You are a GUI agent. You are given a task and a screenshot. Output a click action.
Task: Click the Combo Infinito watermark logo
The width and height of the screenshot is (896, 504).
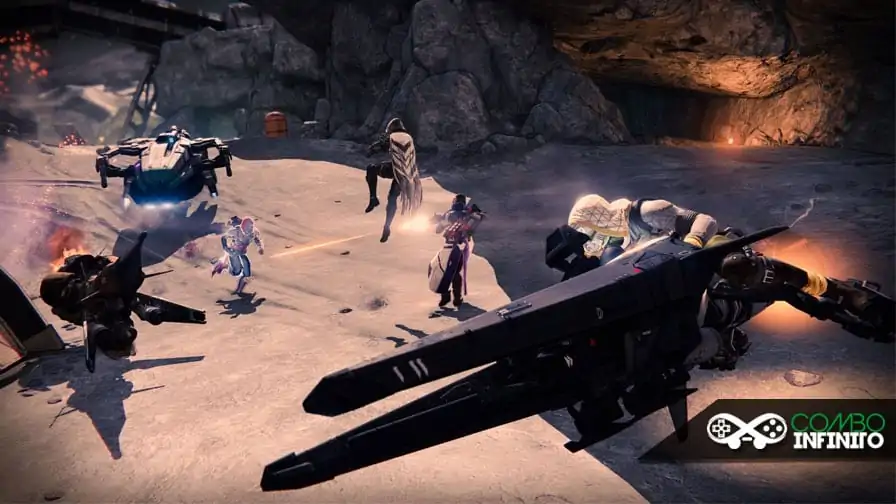click(x=795, y=430)
